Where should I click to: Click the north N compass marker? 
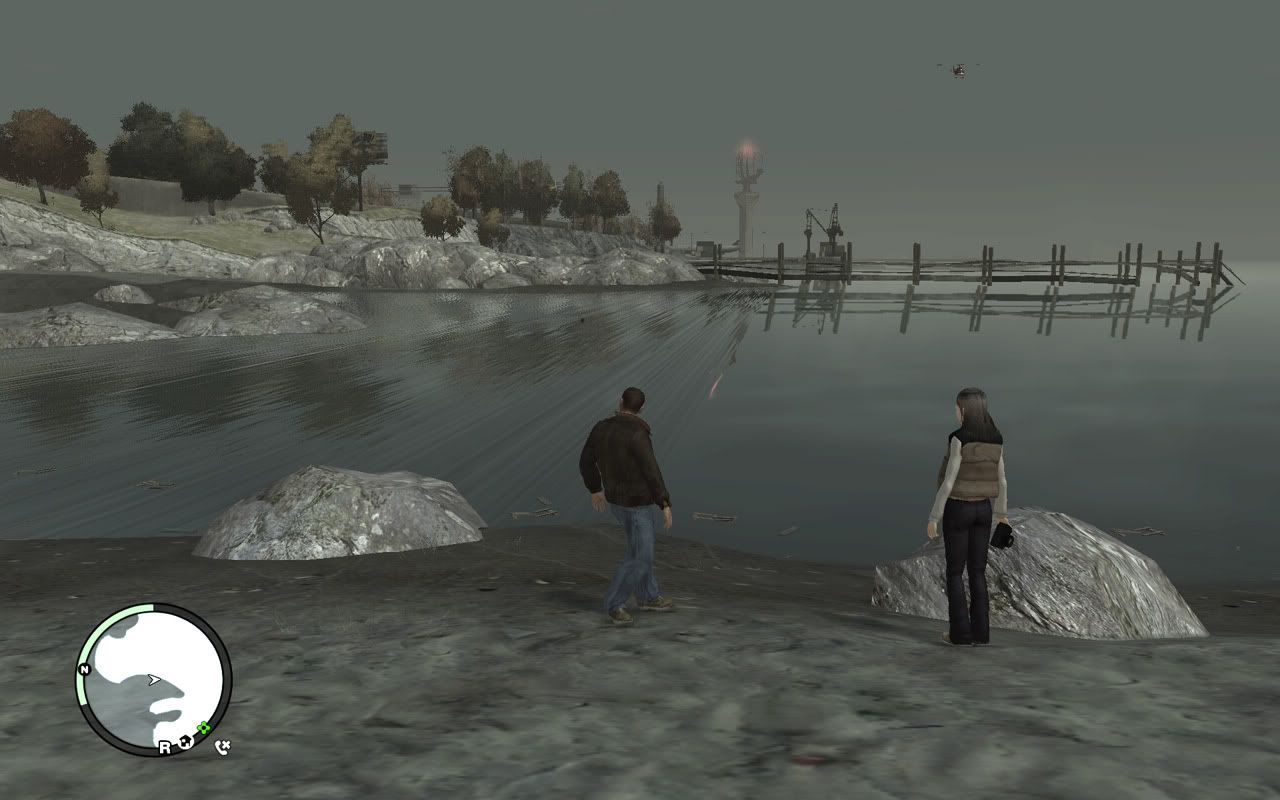pos(85,669)
